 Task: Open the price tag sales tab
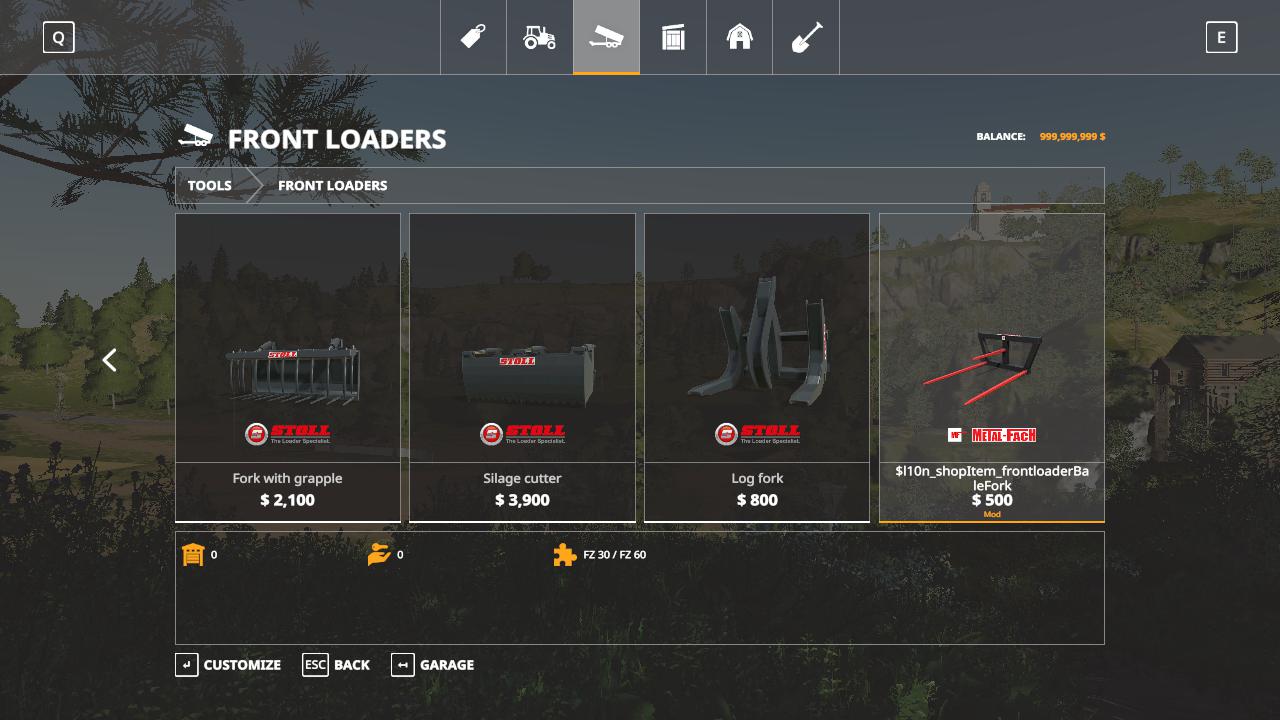473,37
